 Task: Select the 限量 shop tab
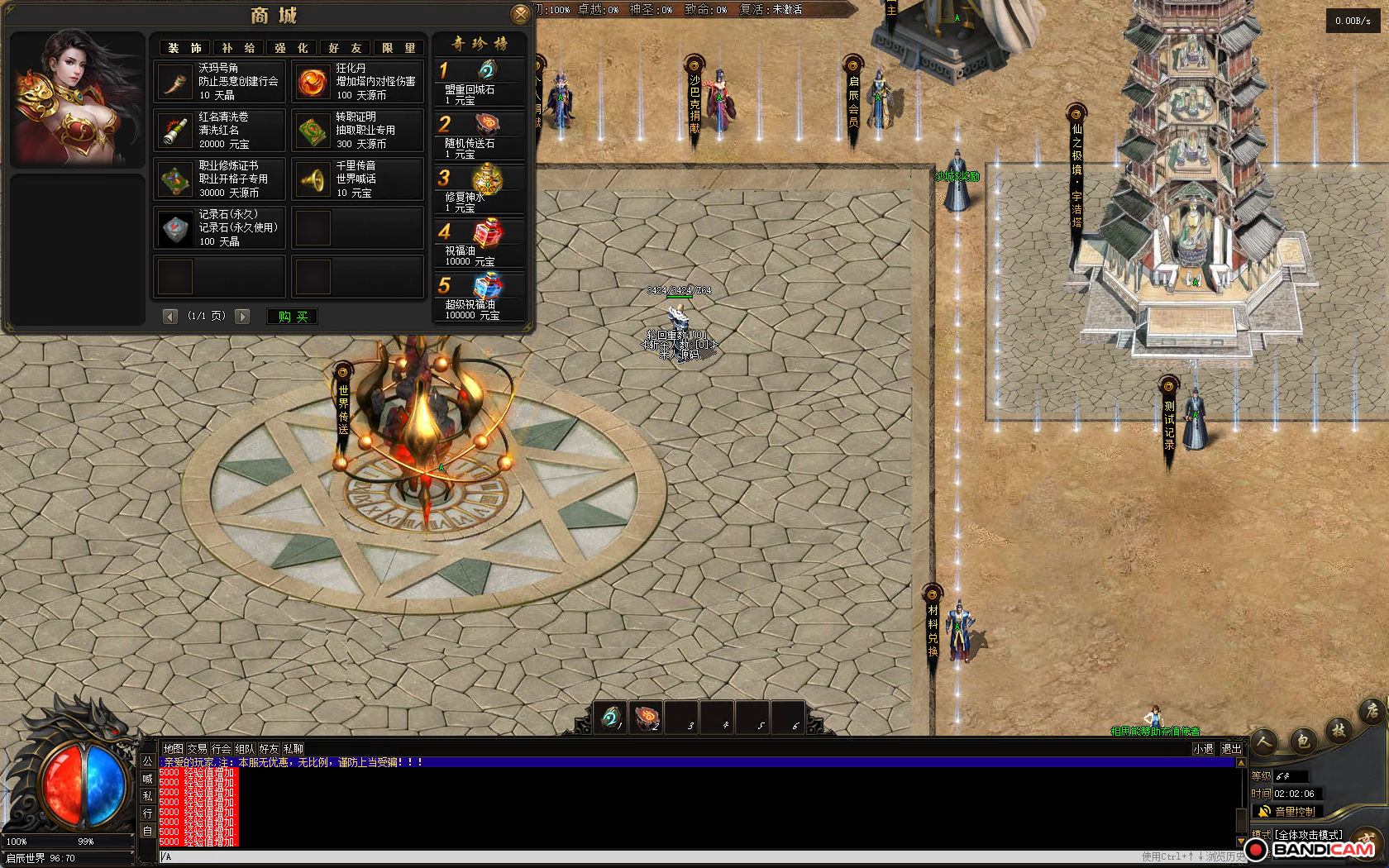(399, 48)
